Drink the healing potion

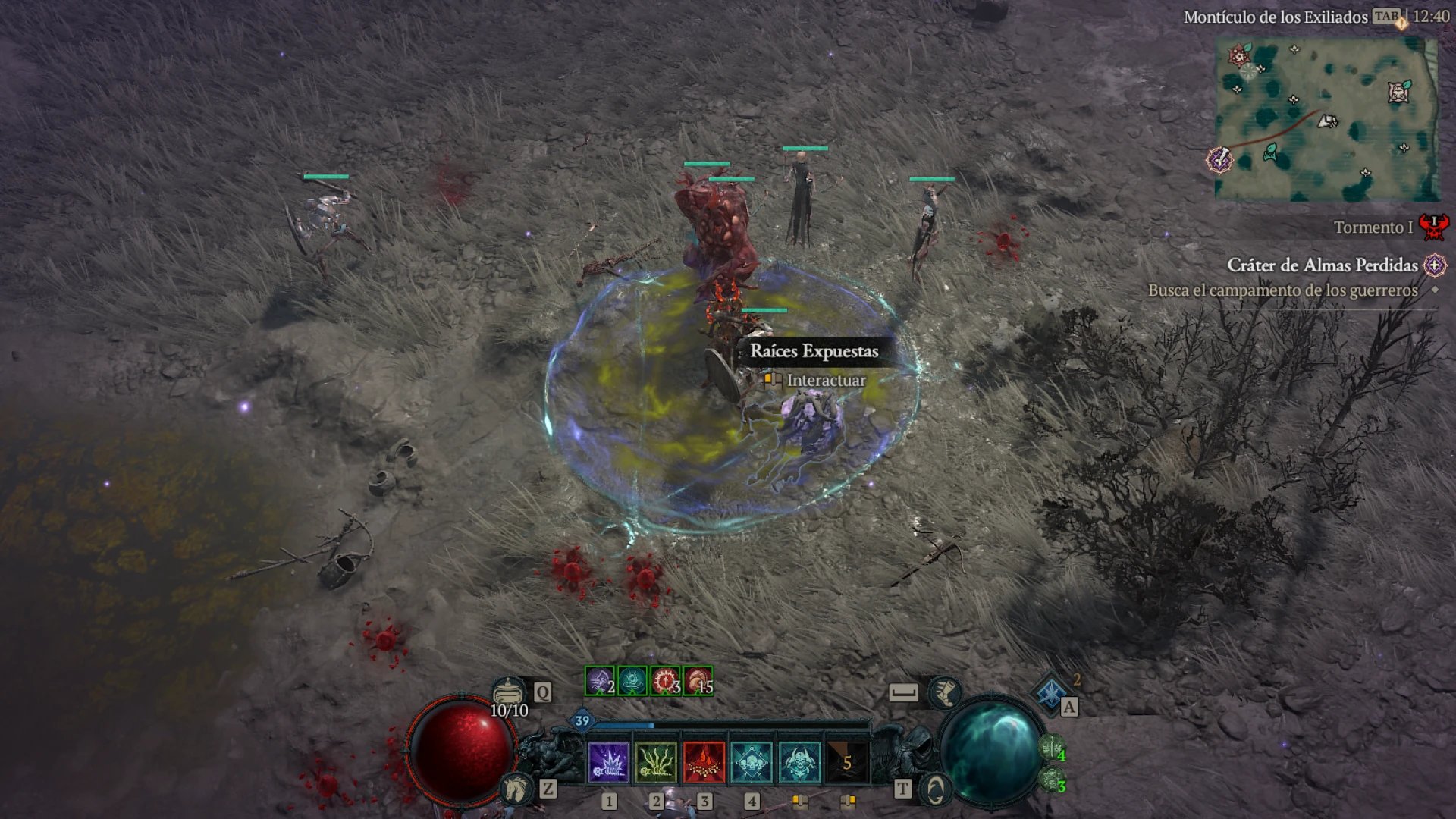[508, 692]
